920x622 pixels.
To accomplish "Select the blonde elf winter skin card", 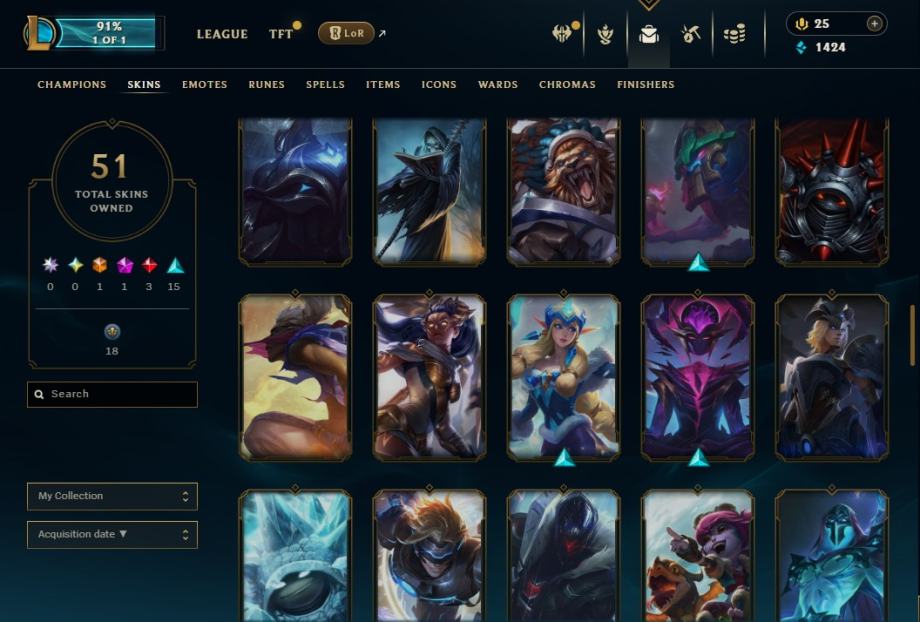I will [563, 377].
